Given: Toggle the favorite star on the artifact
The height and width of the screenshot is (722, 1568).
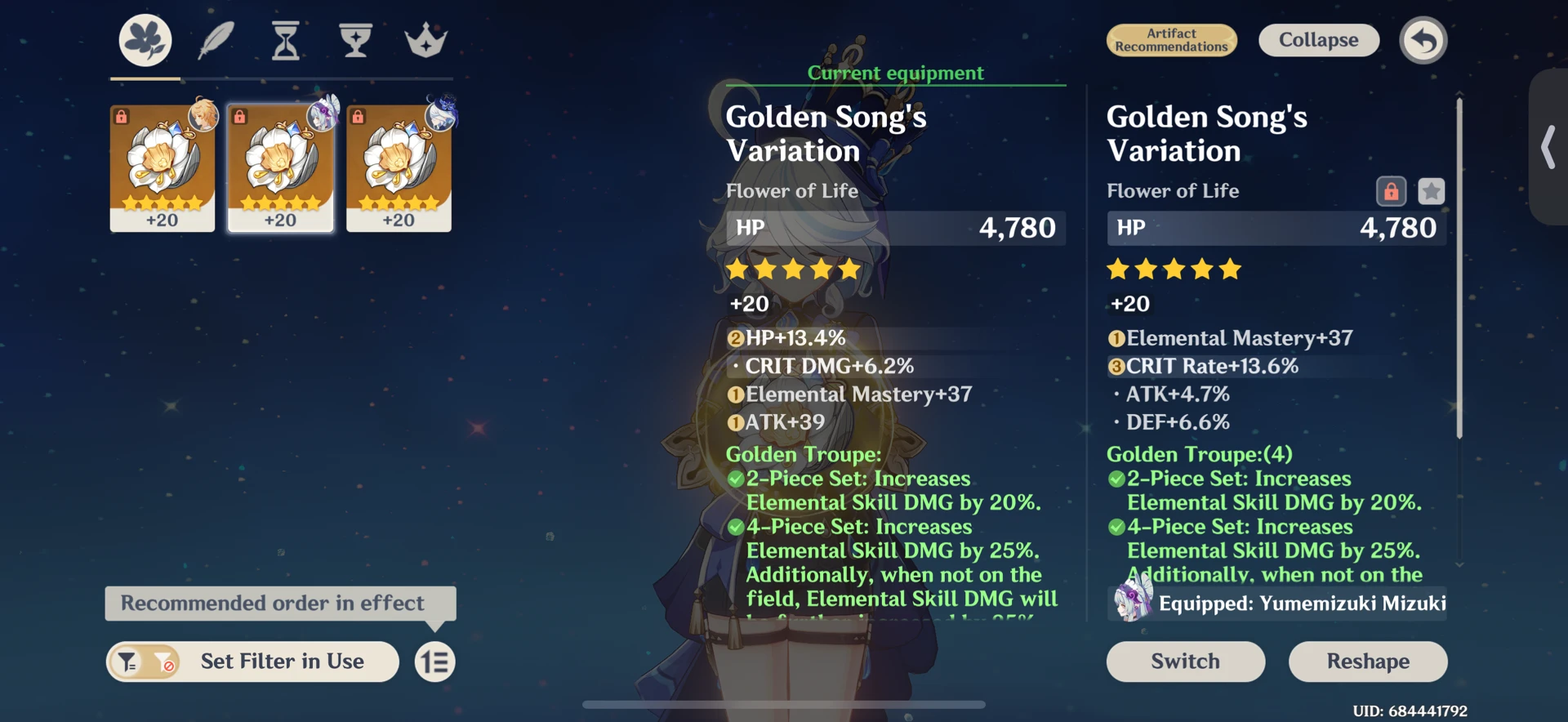Looking at the screenshot, I should (1432, 189).
